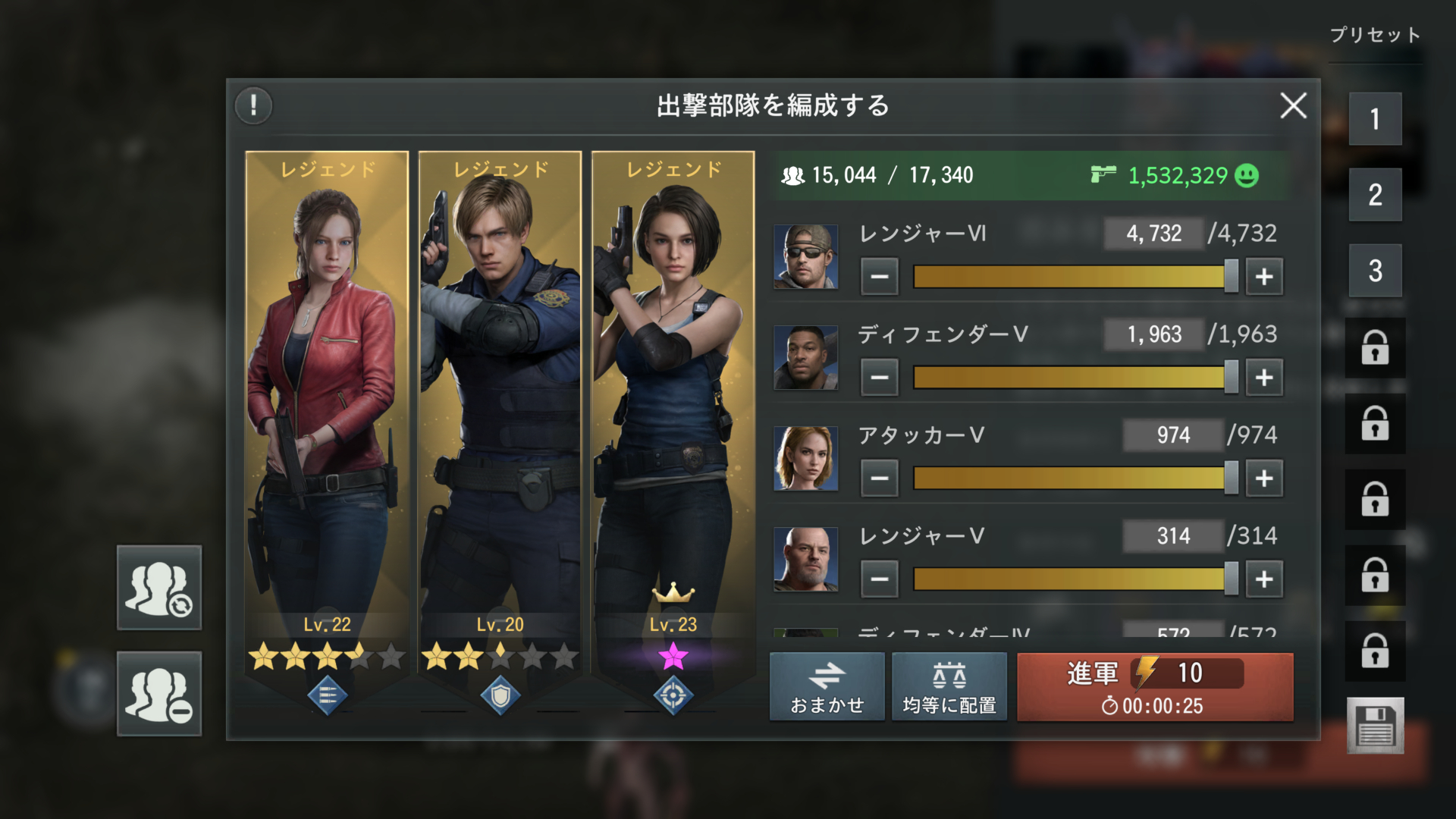The width and height of the screenshot is (1456, 819).
Task: Open the troop formation info icon
Action: pyautogui.click(x=254, y=106)
